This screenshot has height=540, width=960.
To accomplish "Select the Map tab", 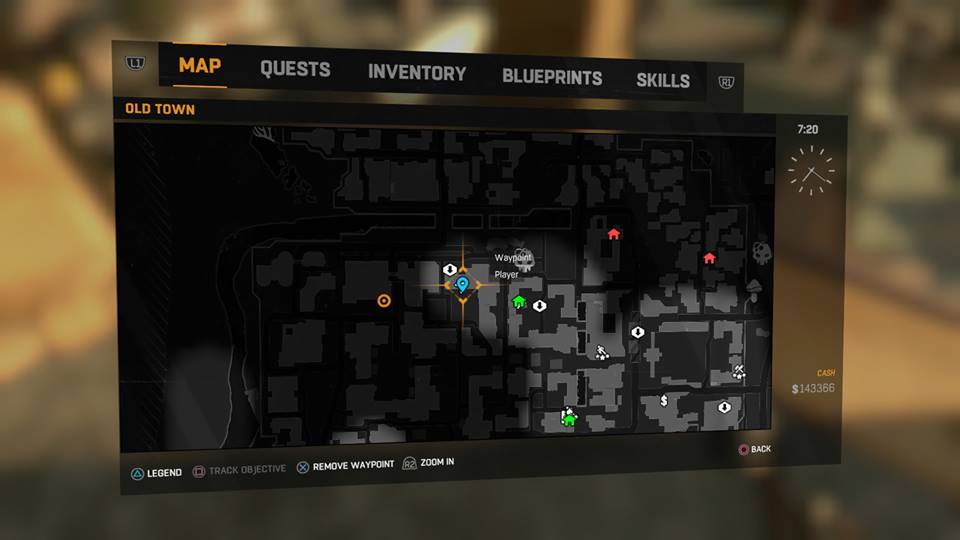I will (x=200, y=67).
